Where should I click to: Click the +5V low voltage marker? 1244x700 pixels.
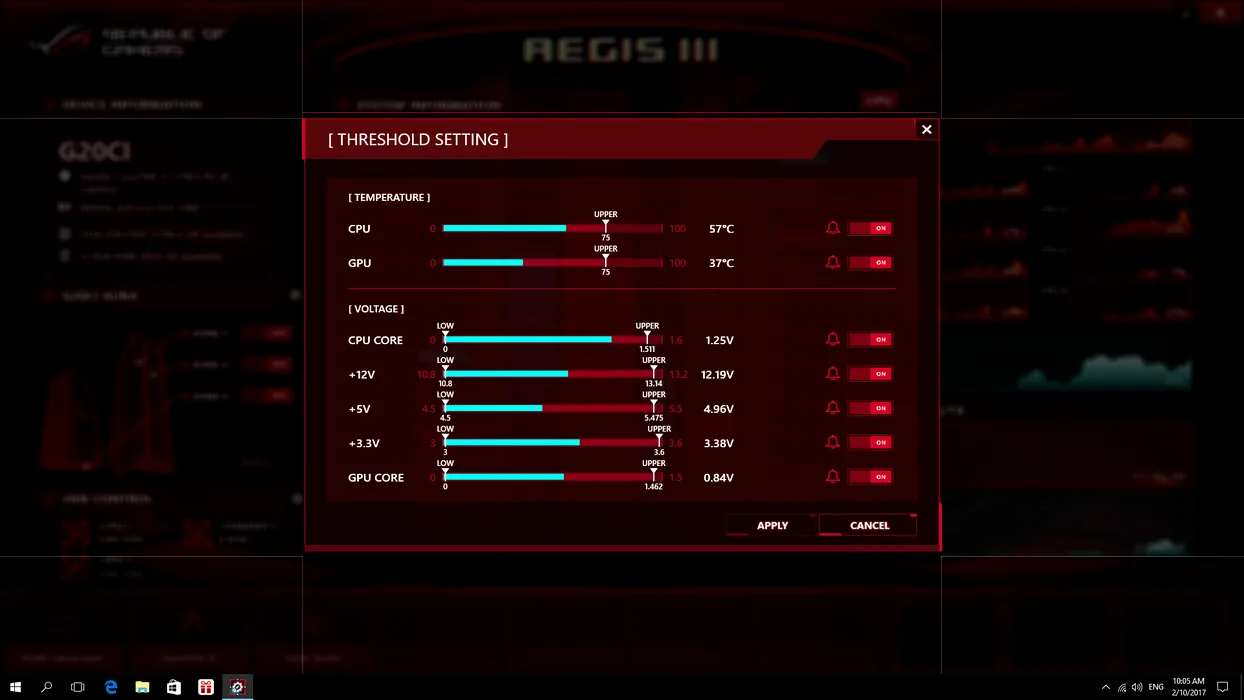[x=445, y=407]
